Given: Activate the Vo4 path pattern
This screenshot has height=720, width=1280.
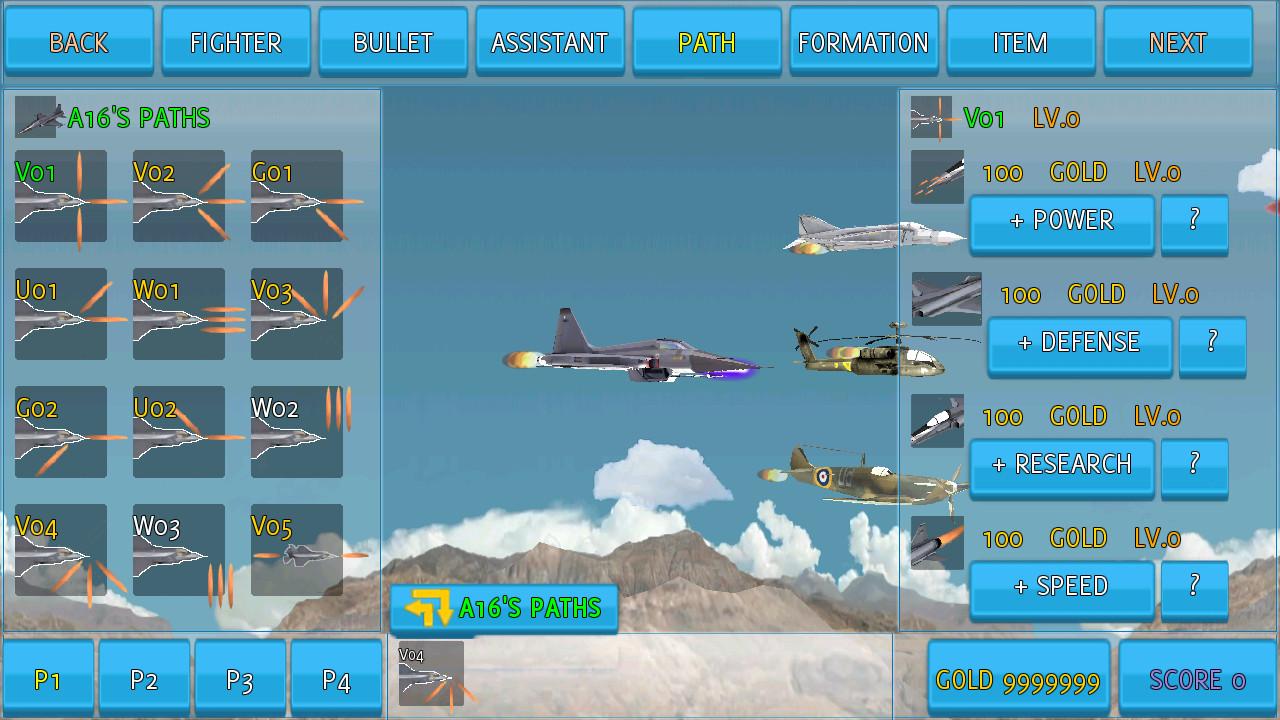Looking at the screenshot, I should (x=60, y=549).
